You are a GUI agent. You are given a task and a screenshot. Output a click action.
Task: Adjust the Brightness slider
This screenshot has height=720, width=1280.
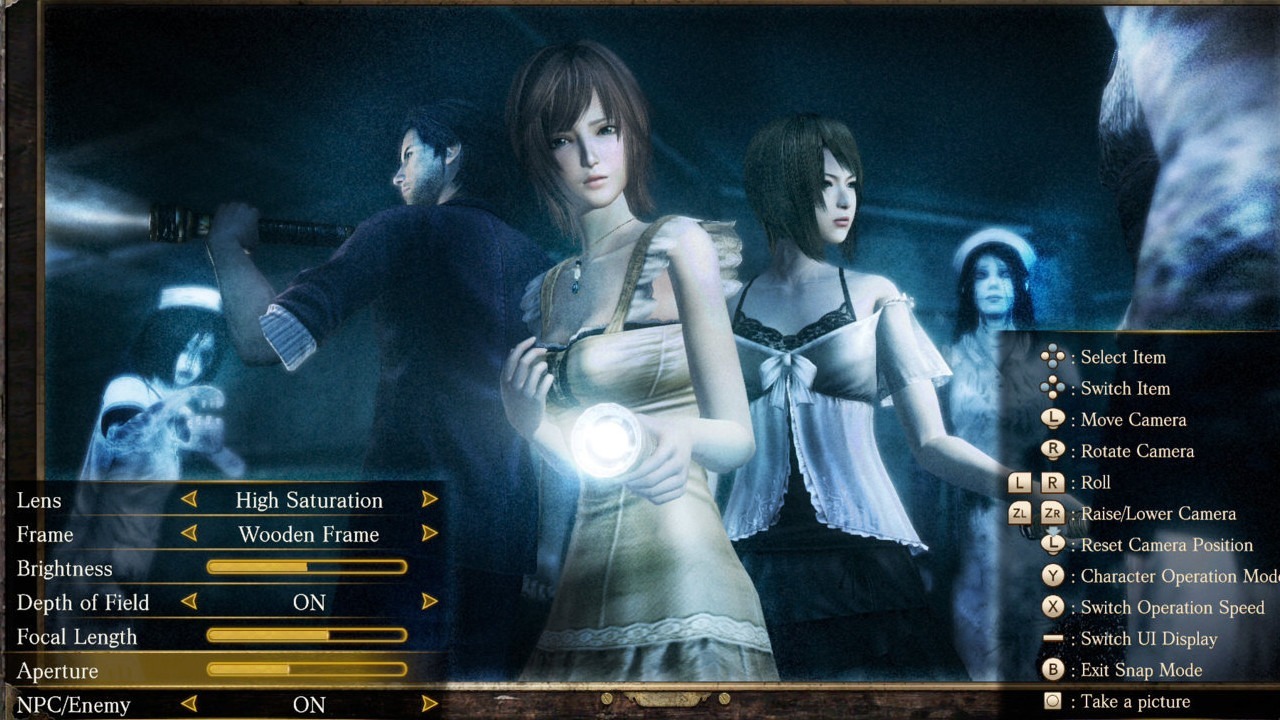click(305, 568)
